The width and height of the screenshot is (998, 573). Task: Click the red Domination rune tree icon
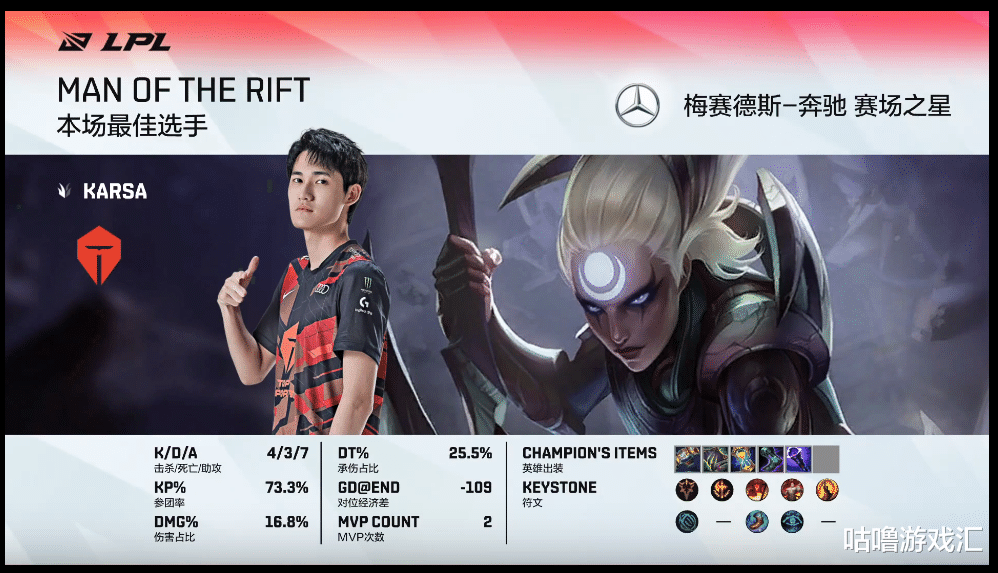pos(687,490)
